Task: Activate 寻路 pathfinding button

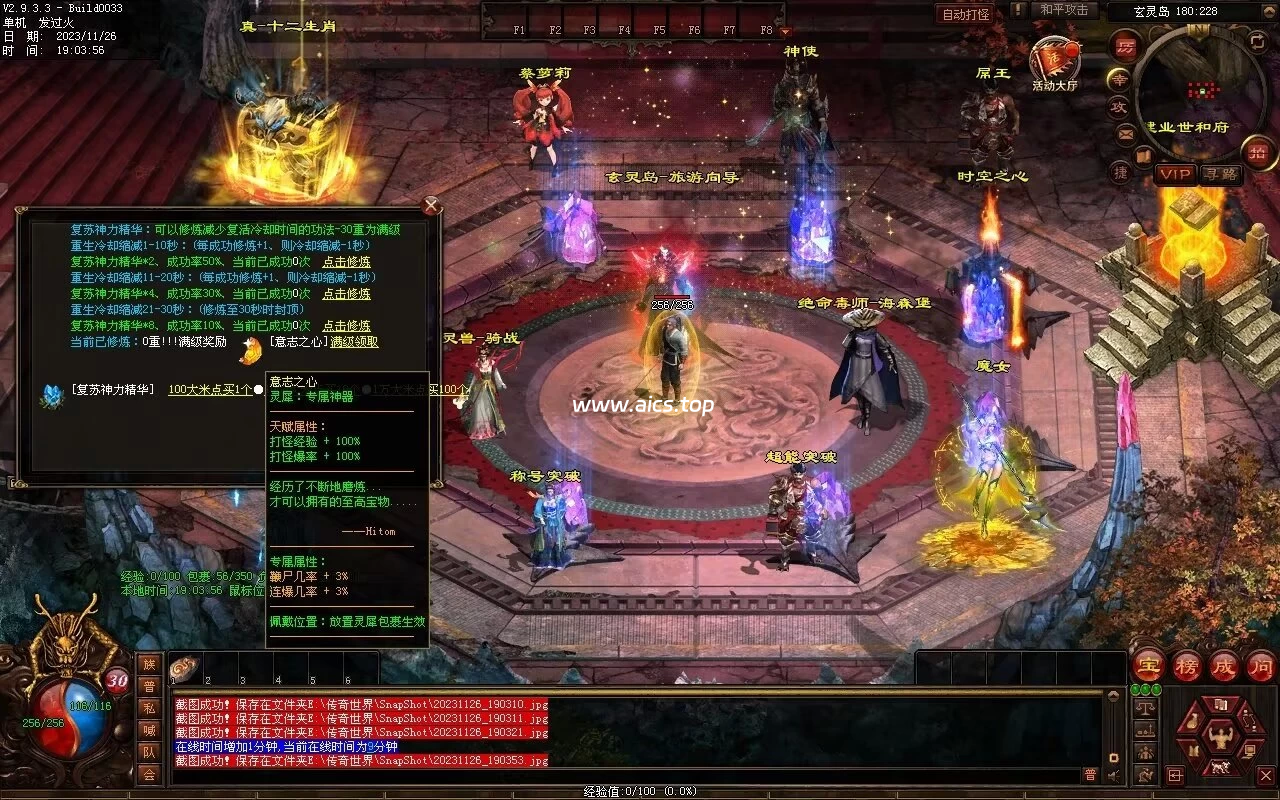Action: coord(1220,174)
